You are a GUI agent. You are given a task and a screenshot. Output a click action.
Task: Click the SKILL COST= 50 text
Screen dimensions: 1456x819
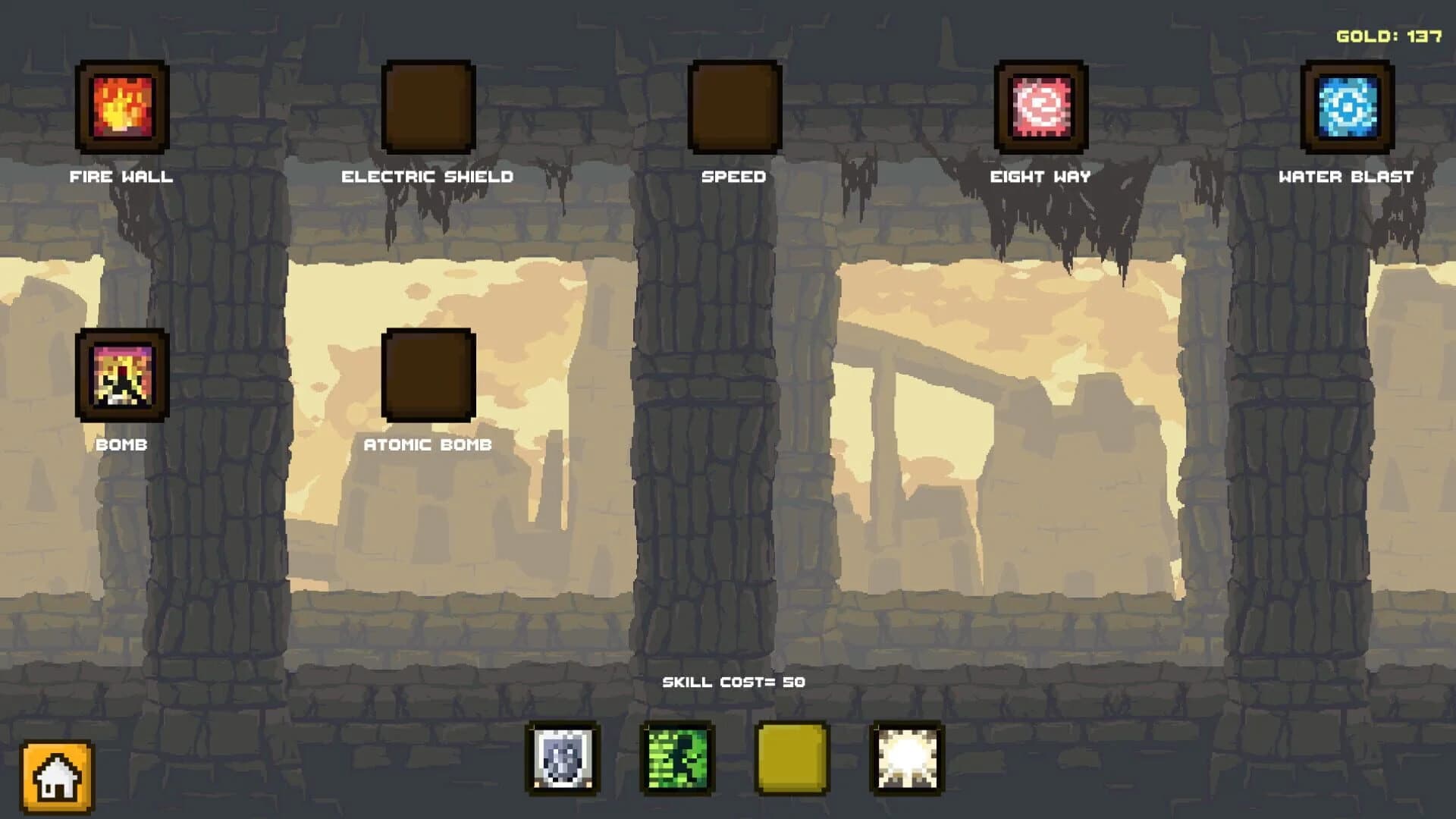pyautogui.click(x=733, y=681)
